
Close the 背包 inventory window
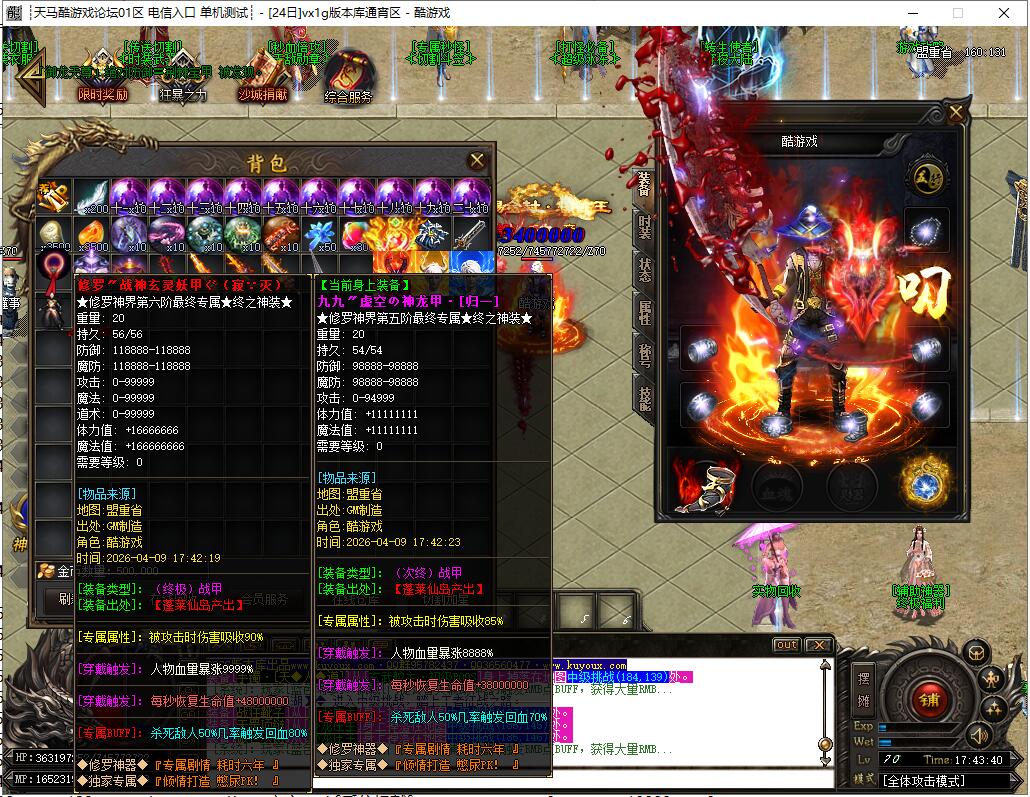point(477,160)
